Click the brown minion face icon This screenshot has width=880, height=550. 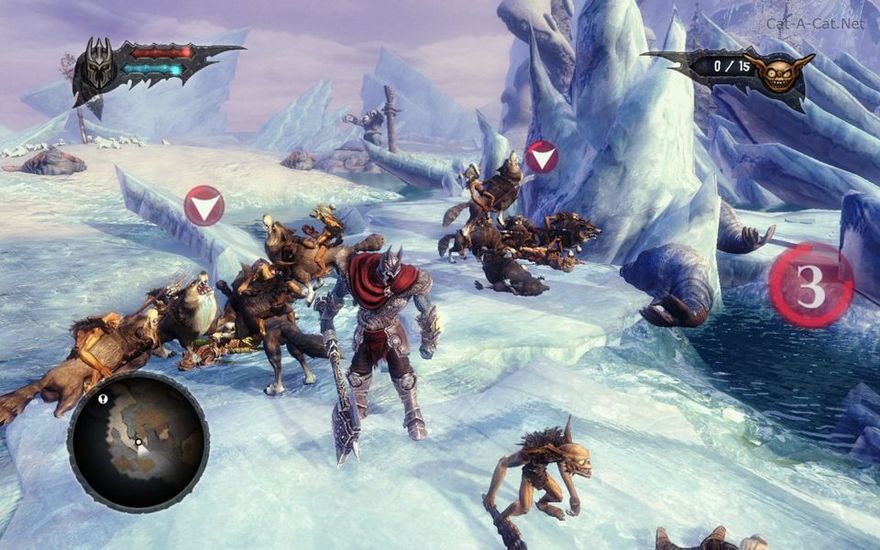tap(782, 72)
